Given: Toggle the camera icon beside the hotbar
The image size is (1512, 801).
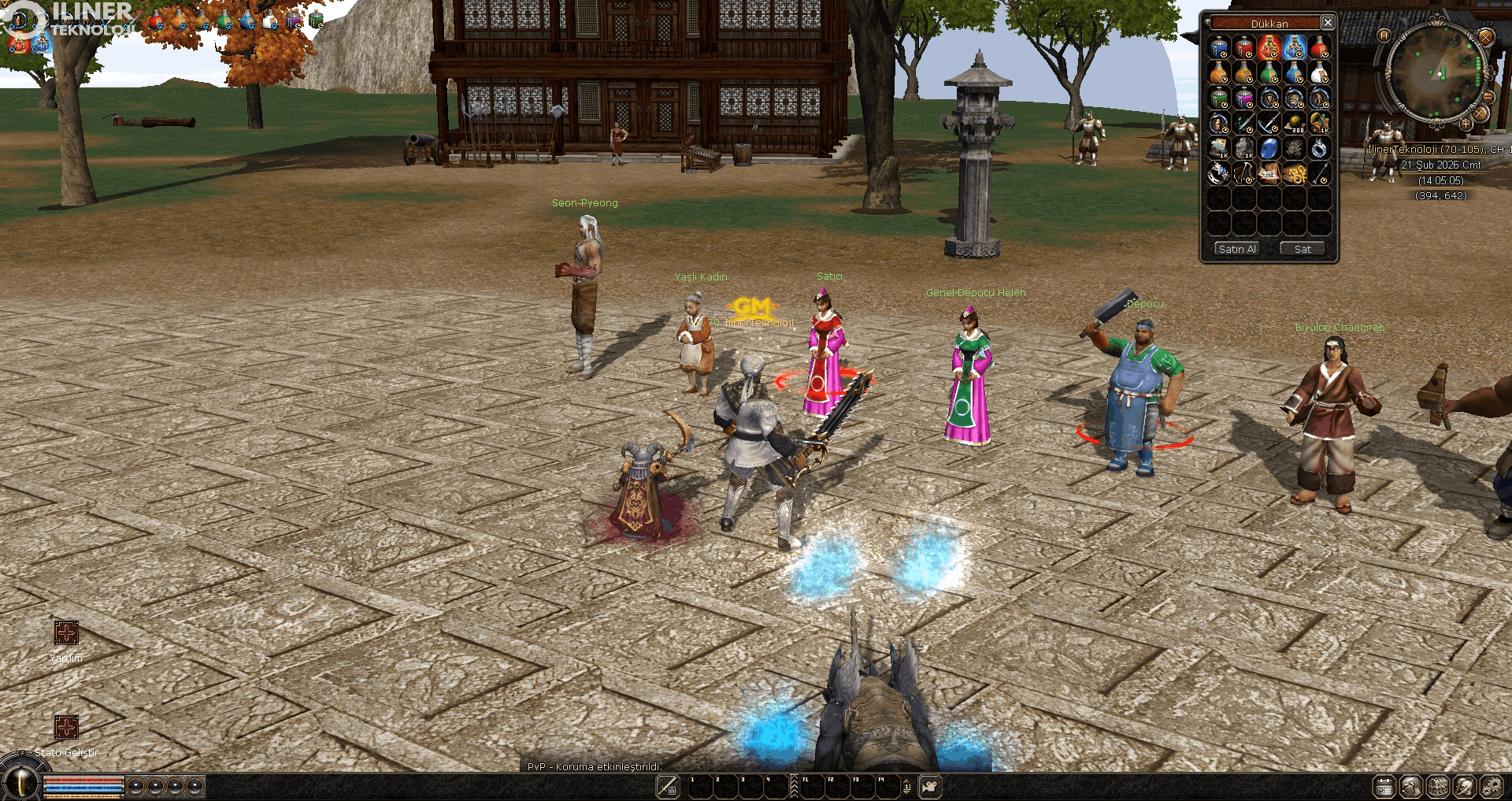Looking at the screenshot, I should (930, 786).
